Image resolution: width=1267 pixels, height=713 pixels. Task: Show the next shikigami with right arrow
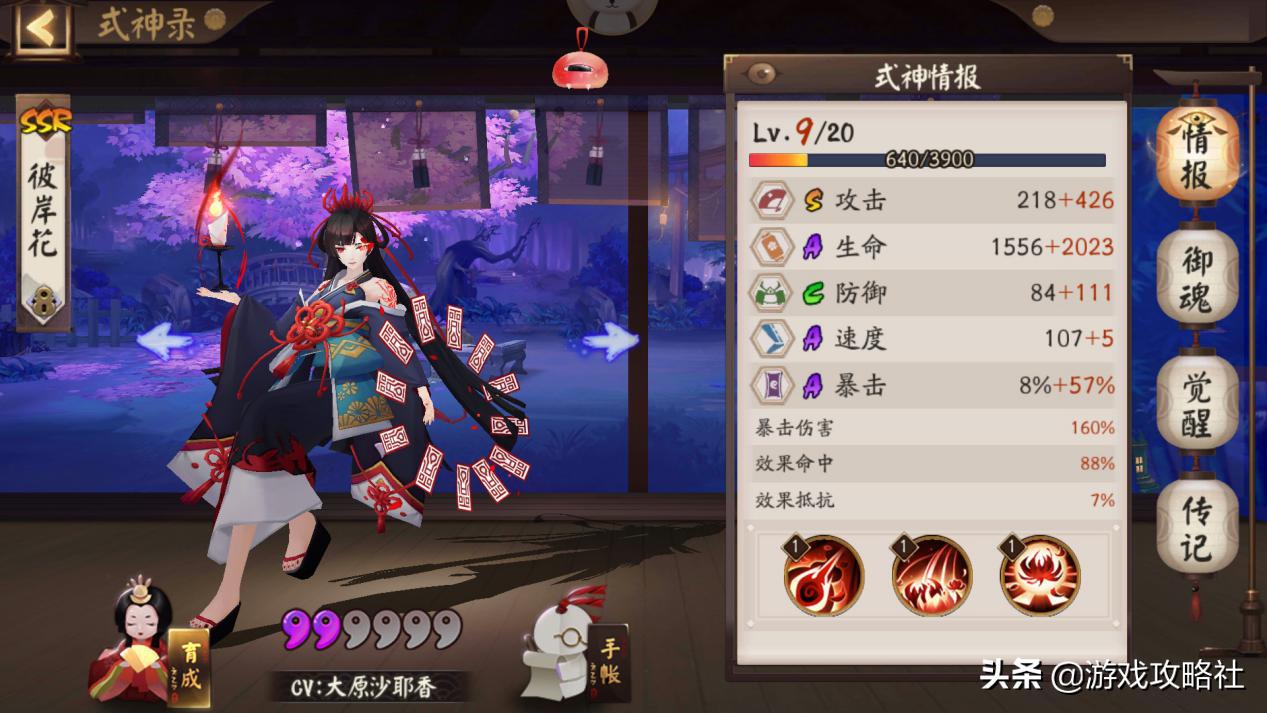pyautogui.click(x=610, y=341)
